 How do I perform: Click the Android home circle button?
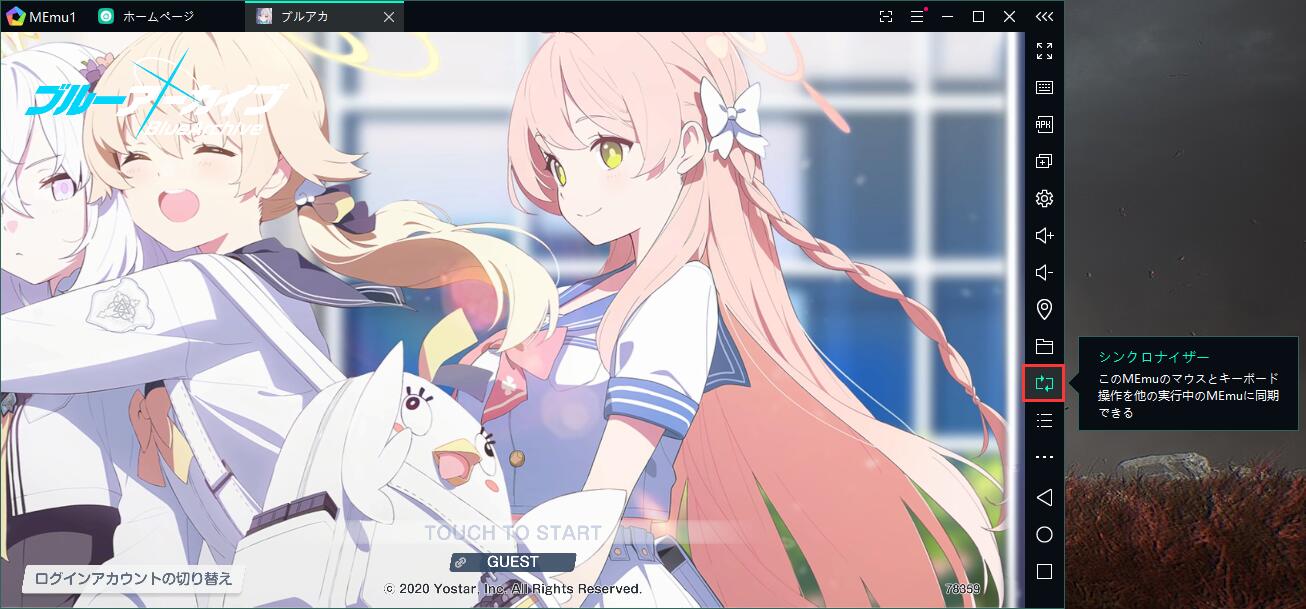pyautogui.click(x=1044, y=535)
